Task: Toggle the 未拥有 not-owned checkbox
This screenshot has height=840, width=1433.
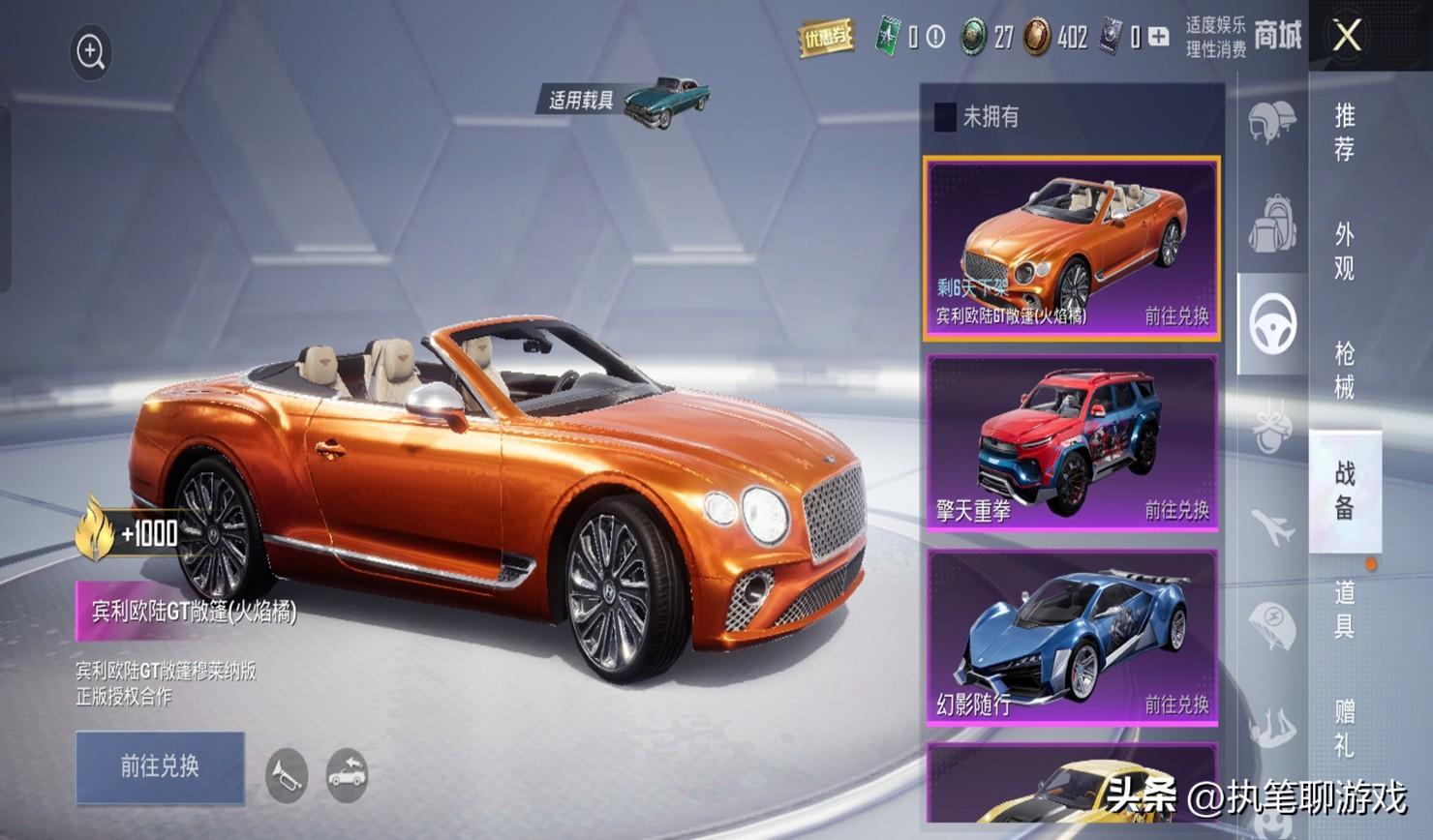Action: point(945,117)
